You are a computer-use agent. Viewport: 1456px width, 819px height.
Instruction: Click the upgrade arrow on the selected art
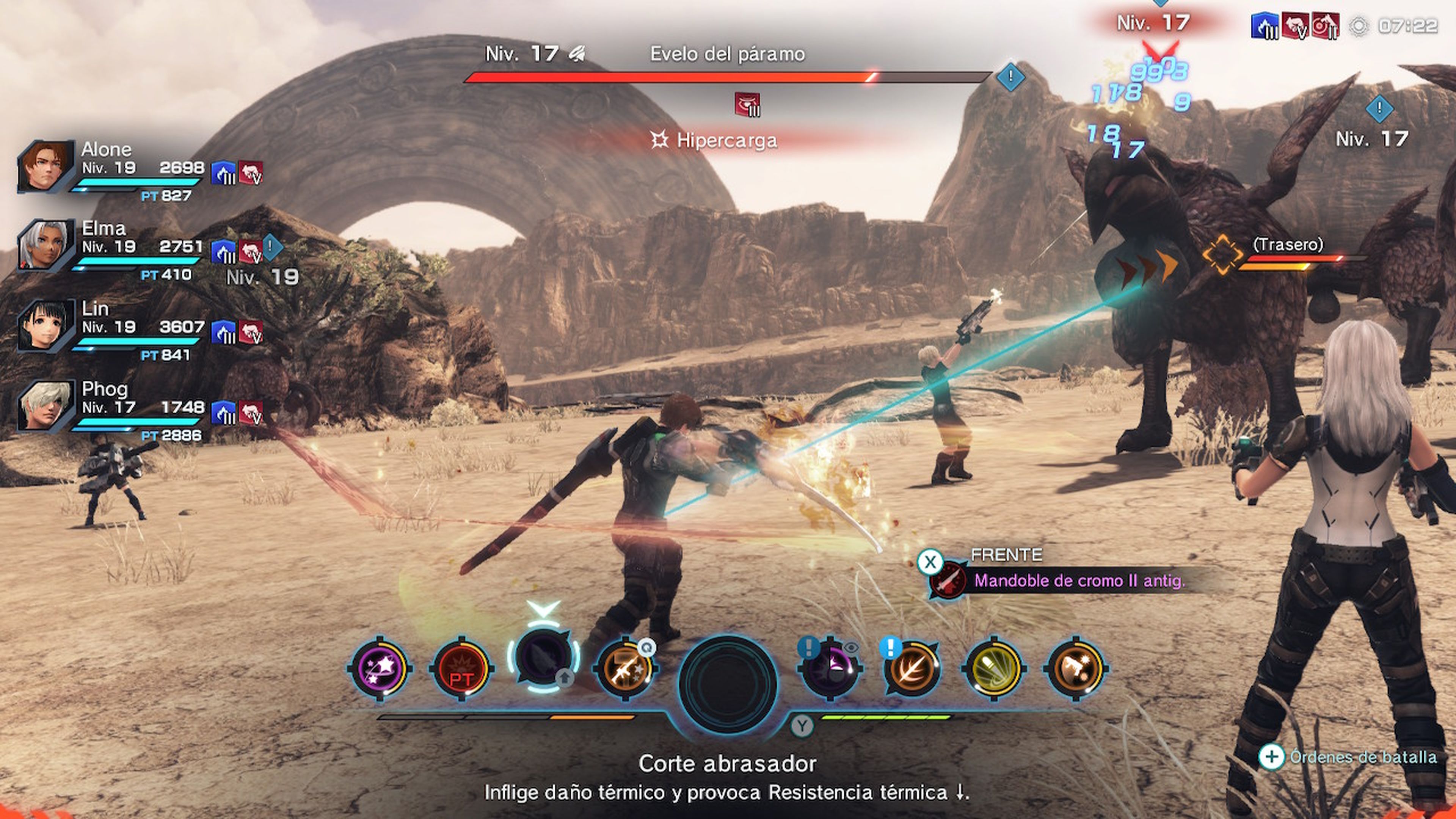(x=565, y=678)
